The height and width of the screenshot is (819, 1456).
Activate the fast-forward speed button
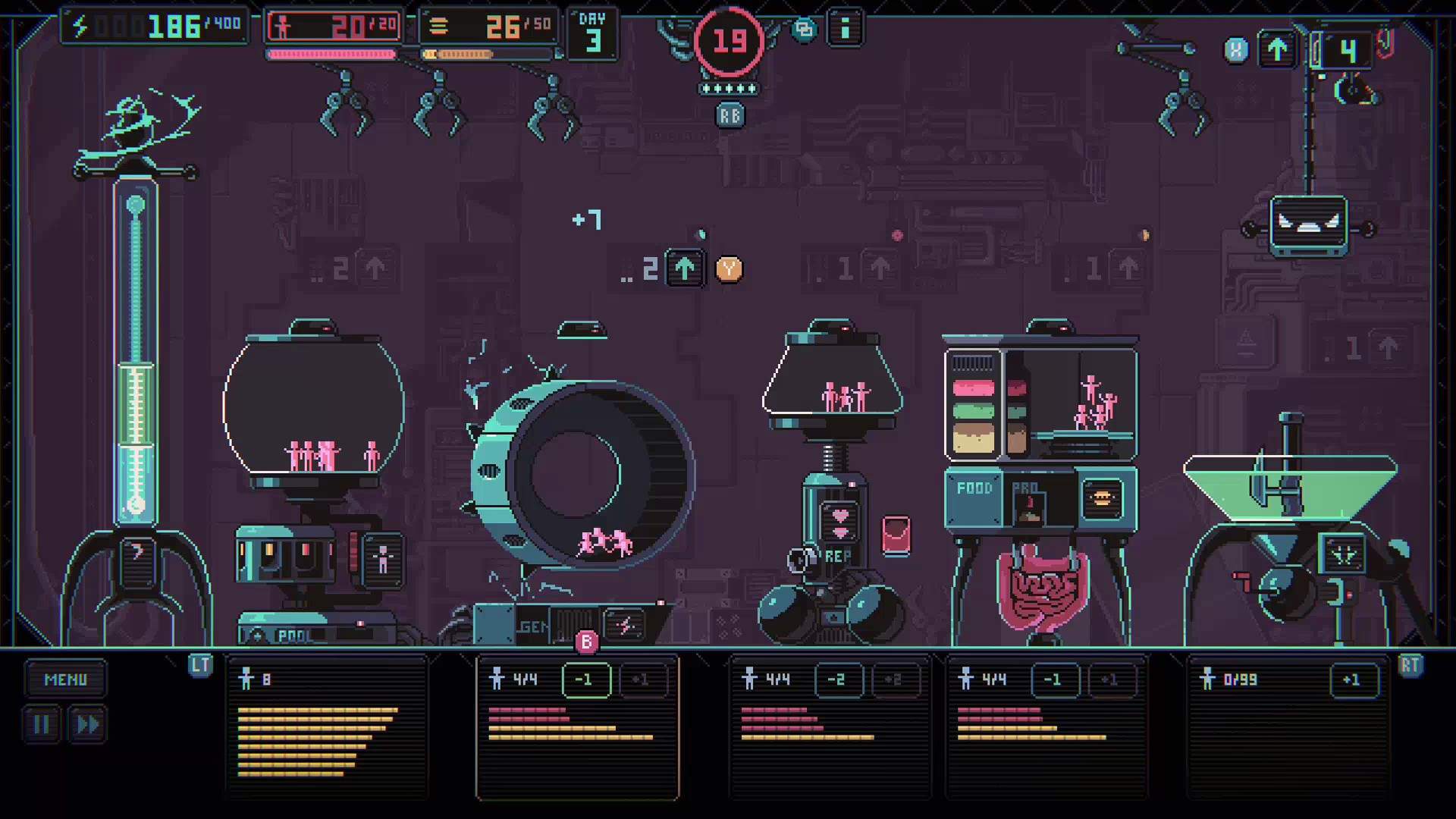point(87,725)
